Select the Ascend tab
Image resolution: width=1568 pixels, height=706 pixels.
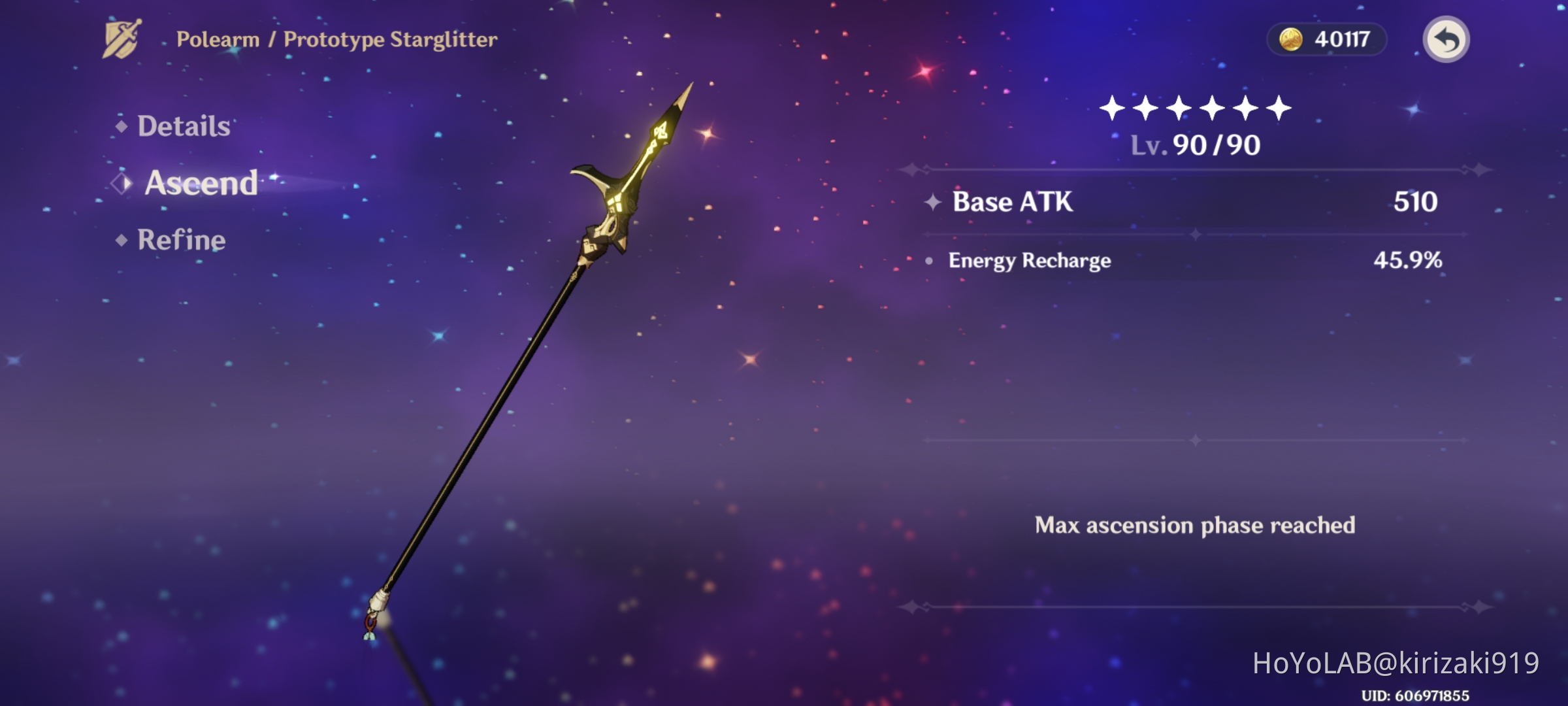pos(199,184)
